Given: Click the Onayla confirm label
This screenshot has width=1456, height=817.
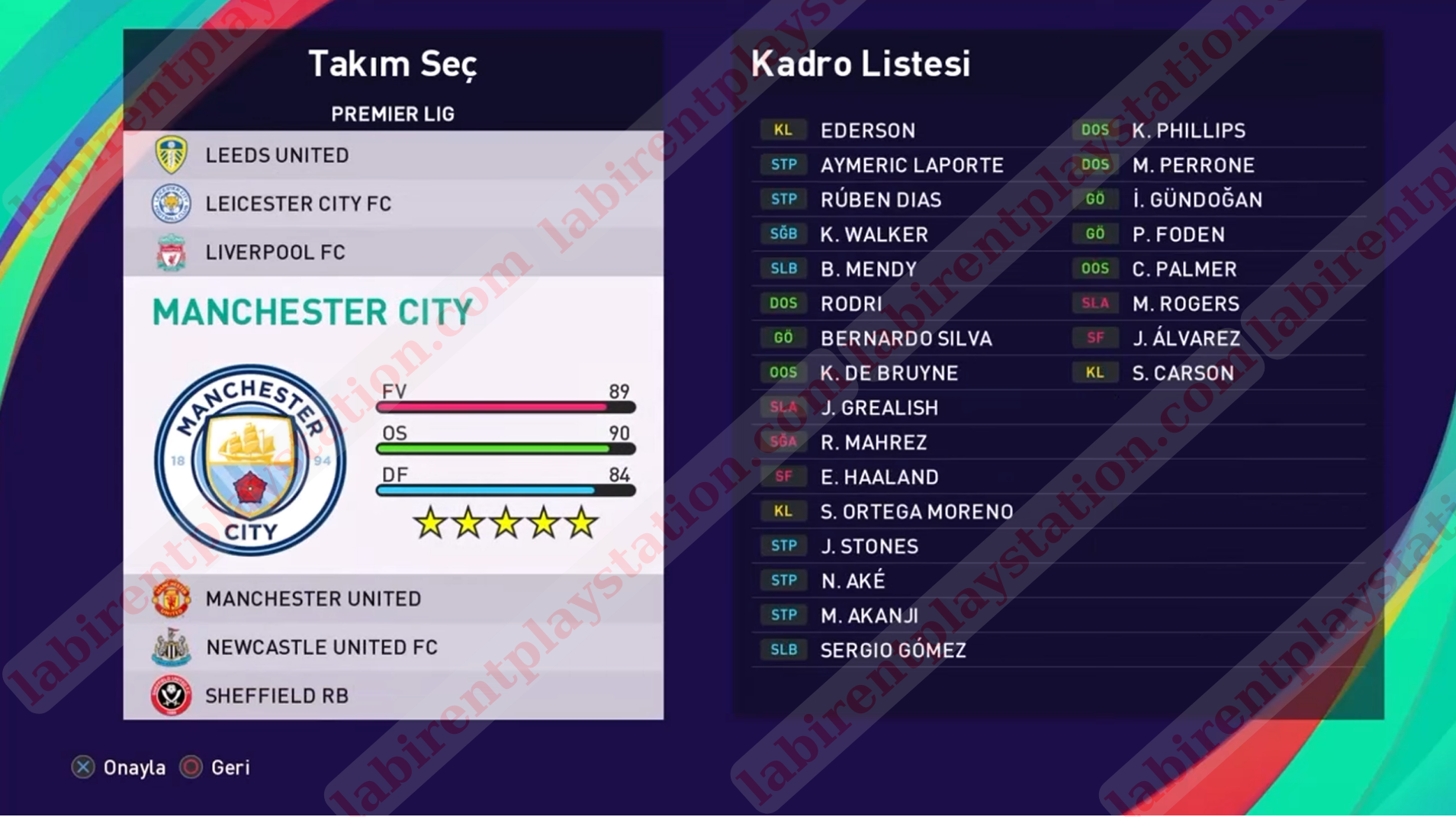Looking at the screenshot, I should [133, 767].
